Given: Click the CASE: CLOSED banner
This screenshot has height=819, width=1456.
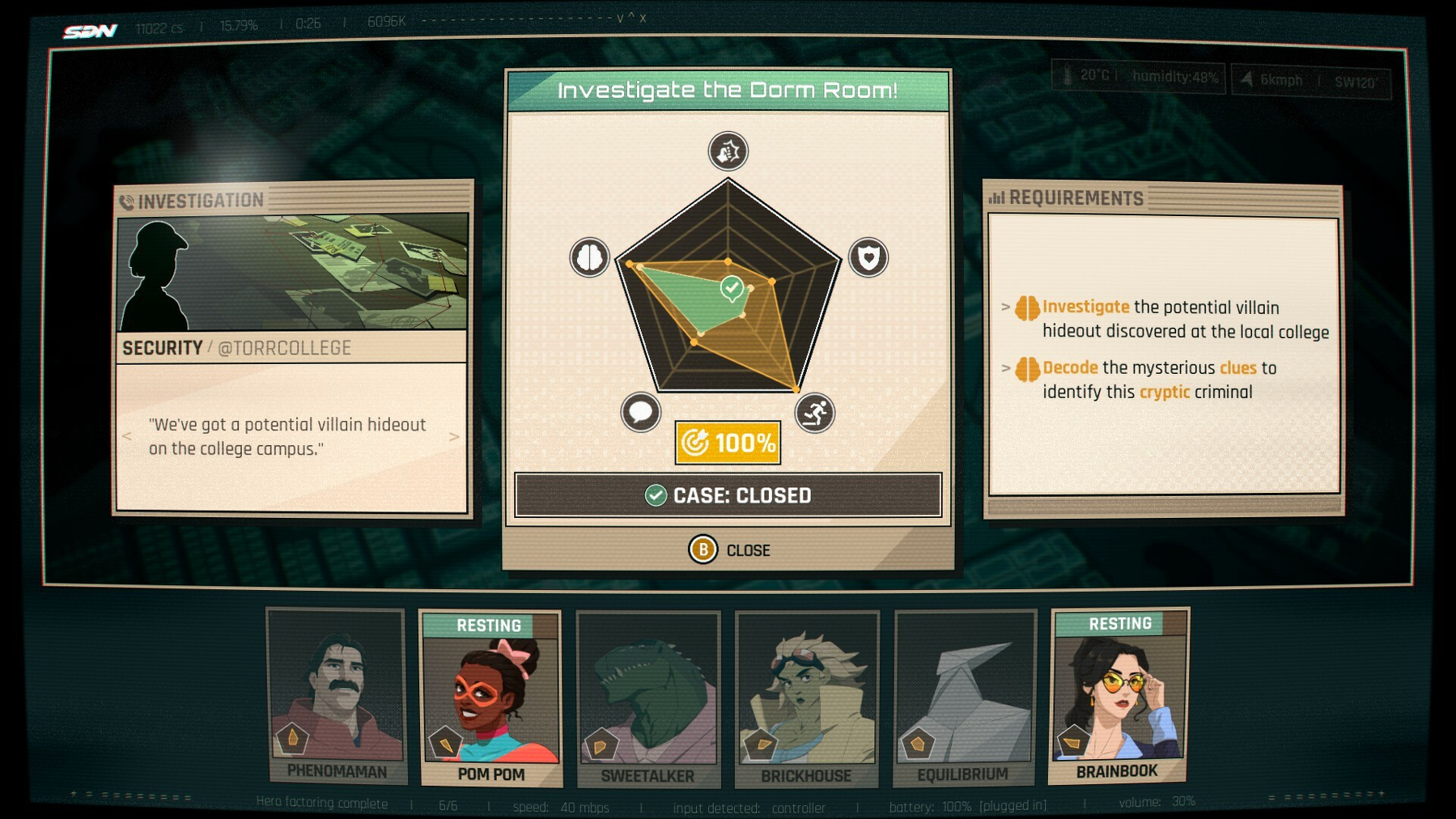Looking at the screenshot, I should (727, 494).
